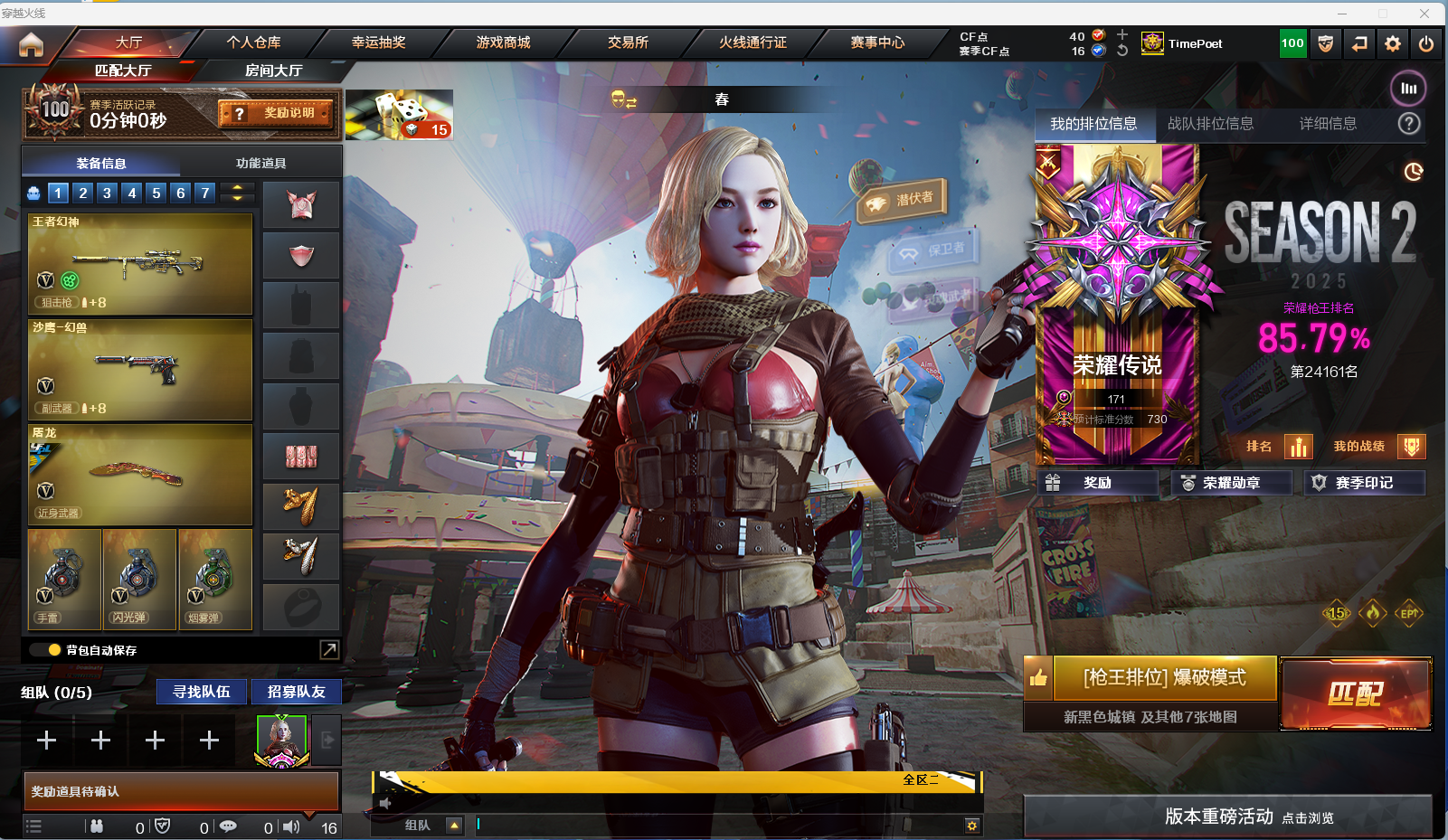
Task: Click 招募队友 recruit teammates button
Action: (x=296, y=692)
